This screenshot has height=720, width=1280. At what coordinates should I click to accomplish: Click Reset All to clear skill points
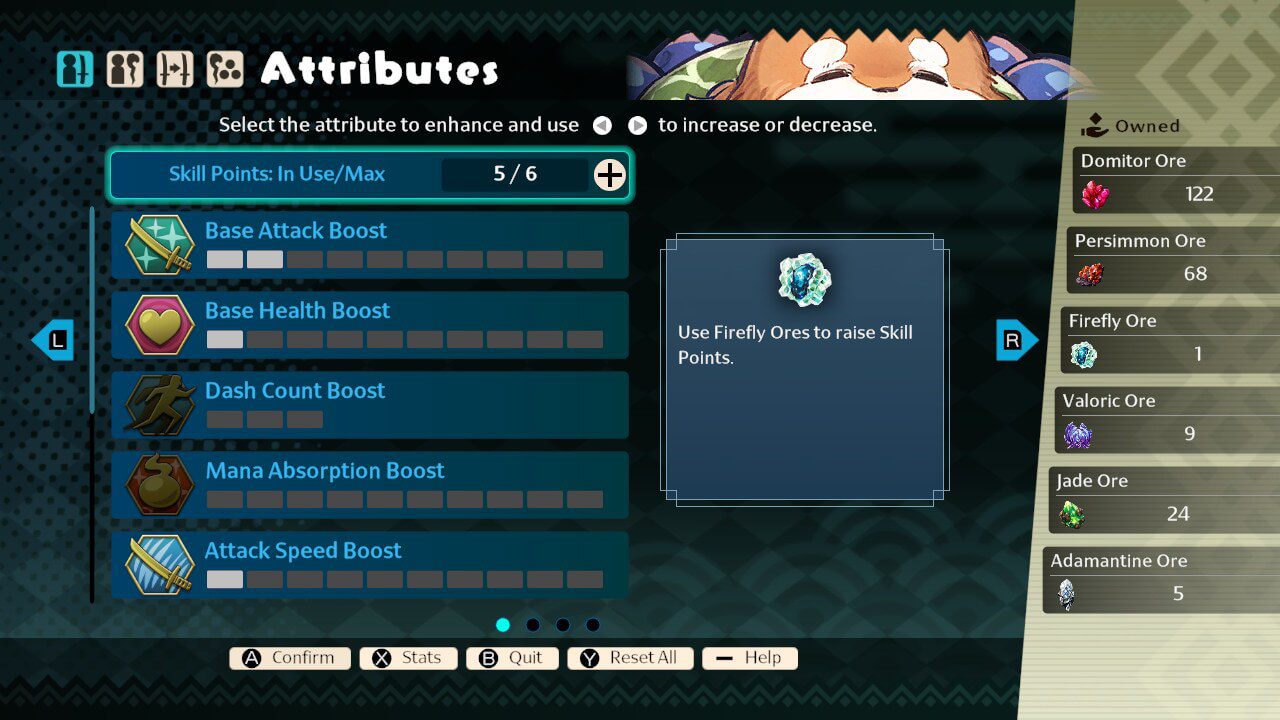tap(630, 658)
